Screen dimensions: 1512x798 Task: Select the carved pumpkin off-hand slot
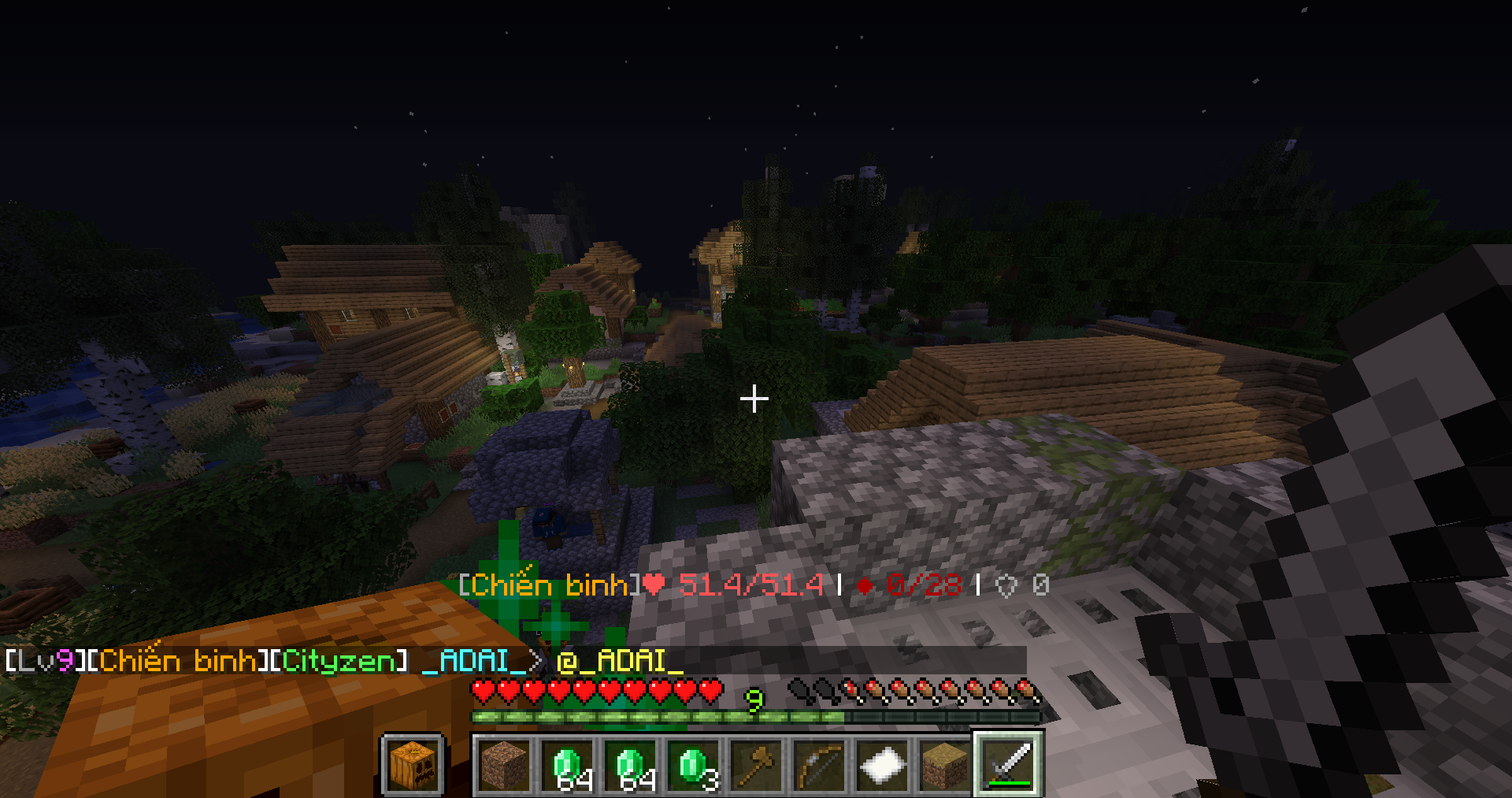click(x=413, y=763)
